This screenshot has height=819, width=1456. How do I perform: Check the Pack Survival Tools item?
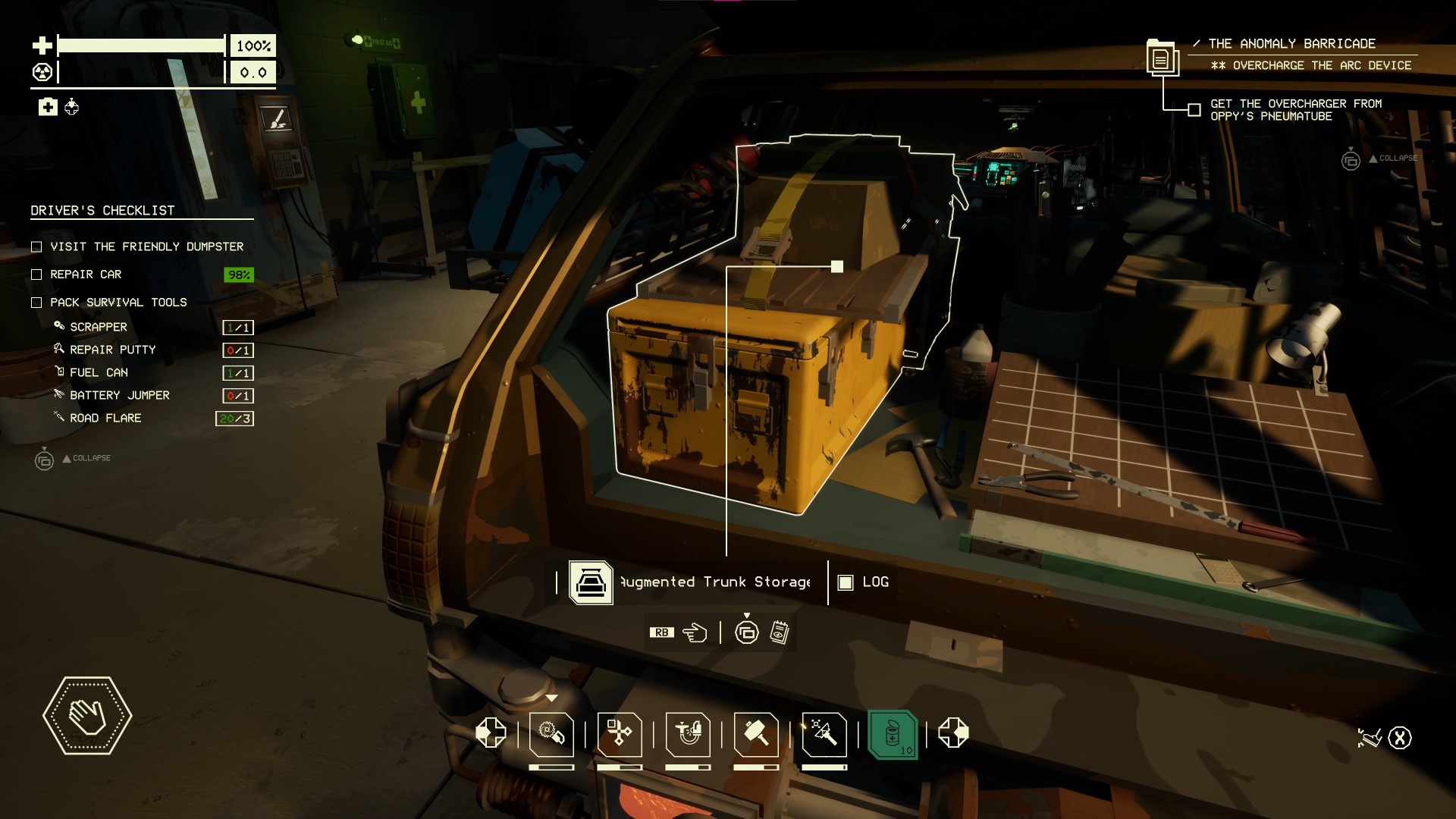[36, 303]
